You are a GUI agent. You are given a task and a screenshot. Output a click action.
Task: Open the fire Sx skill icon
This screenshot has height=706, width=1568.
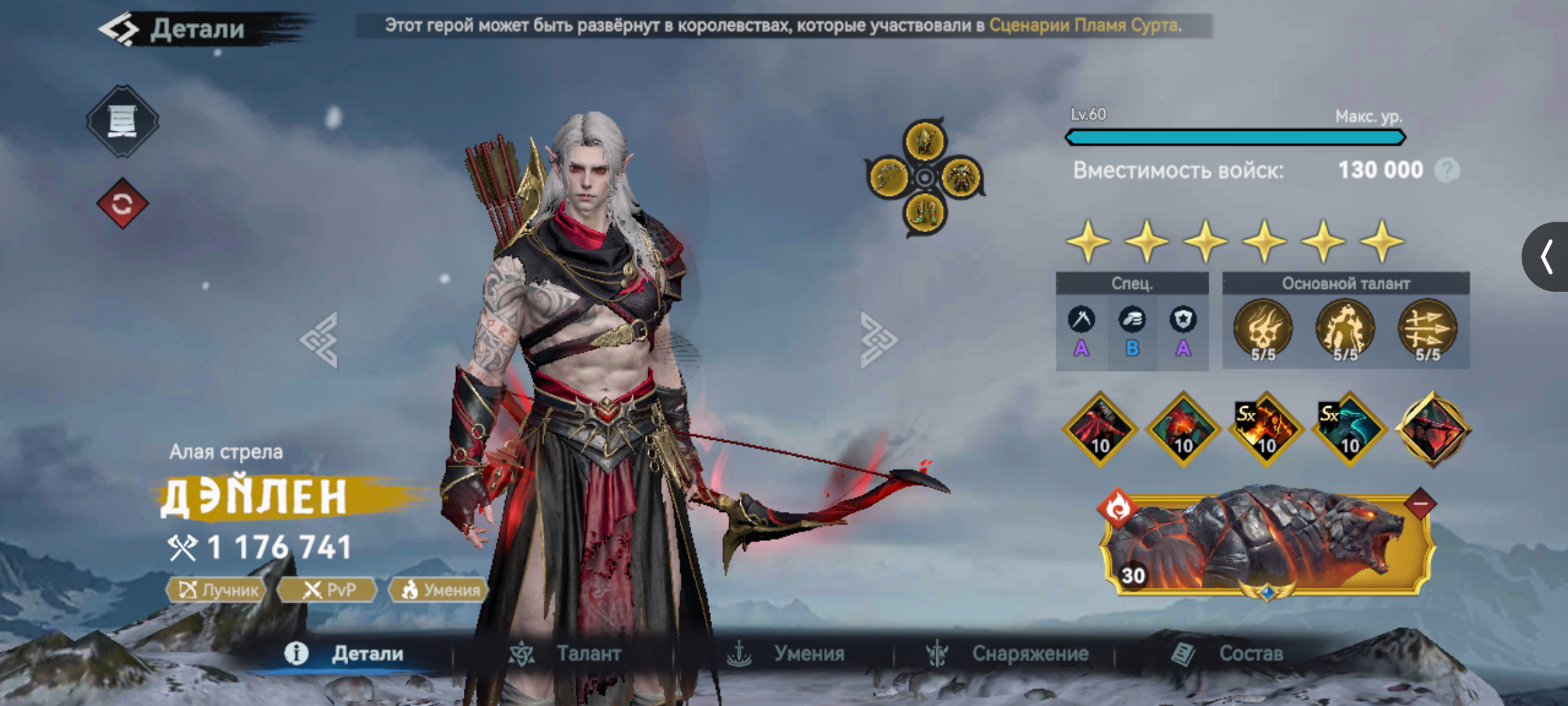1266,429
